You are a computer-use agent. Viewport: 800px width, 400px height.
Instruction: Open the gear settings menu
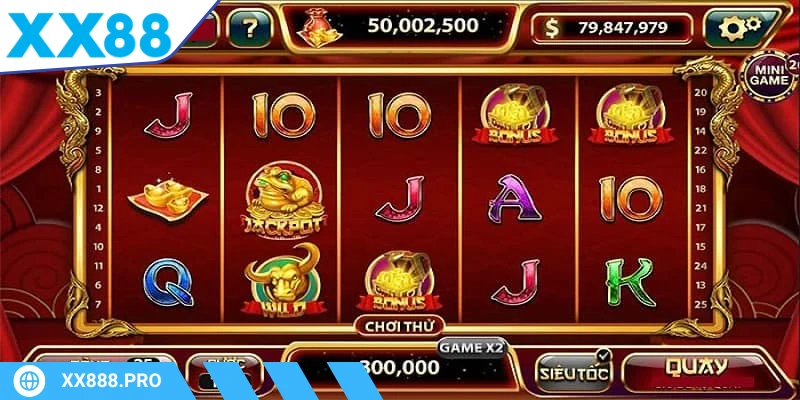tap(742, 28)
